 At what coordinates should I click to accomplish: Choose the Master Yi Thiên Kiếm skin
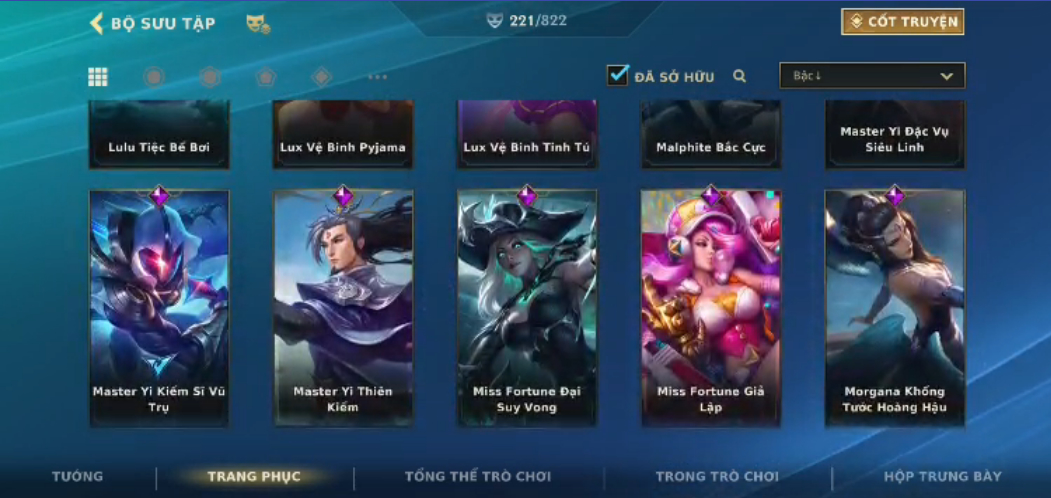pos(343,308)
